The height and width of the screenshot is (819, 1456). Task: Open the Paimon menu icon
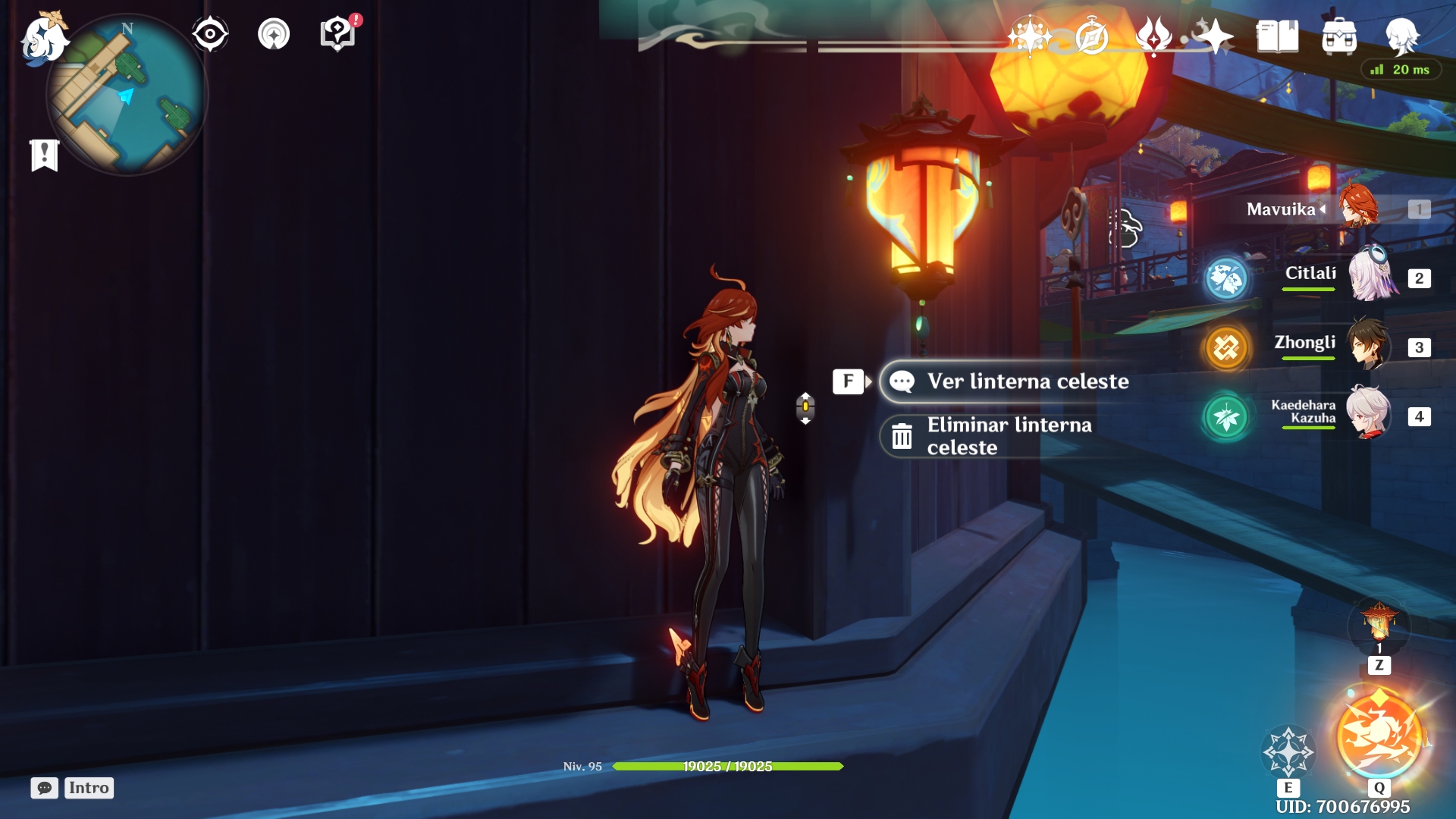42,38
